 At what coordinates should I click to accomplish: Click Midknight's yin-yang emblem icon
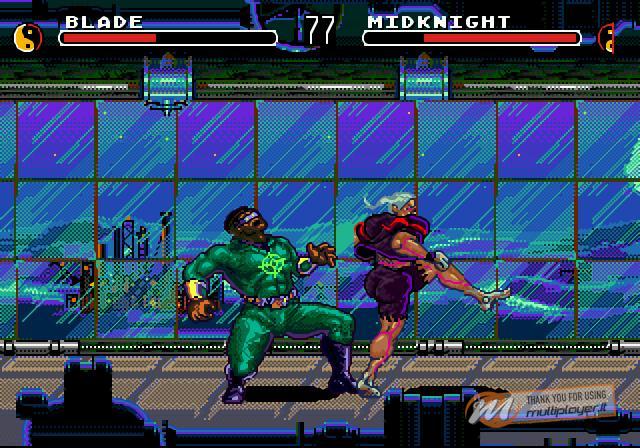(608, 37)
